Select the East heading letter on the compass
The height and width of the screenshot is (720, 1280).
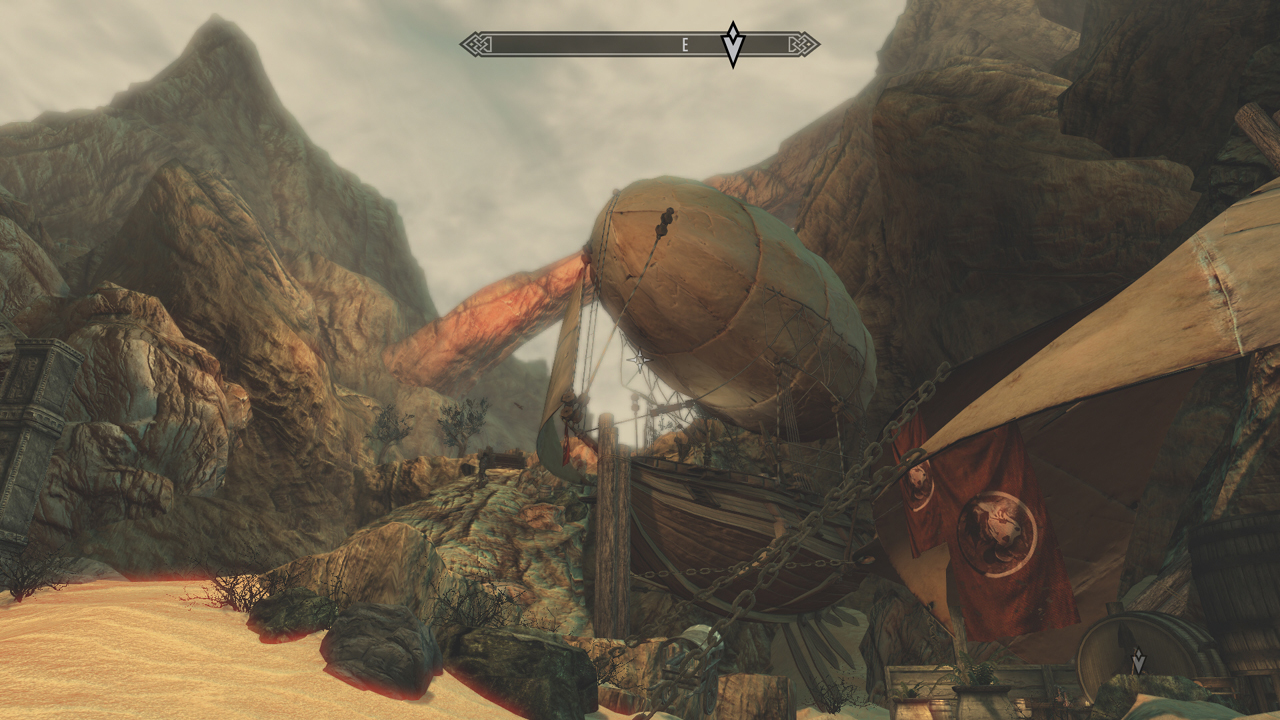coord(685,44)
